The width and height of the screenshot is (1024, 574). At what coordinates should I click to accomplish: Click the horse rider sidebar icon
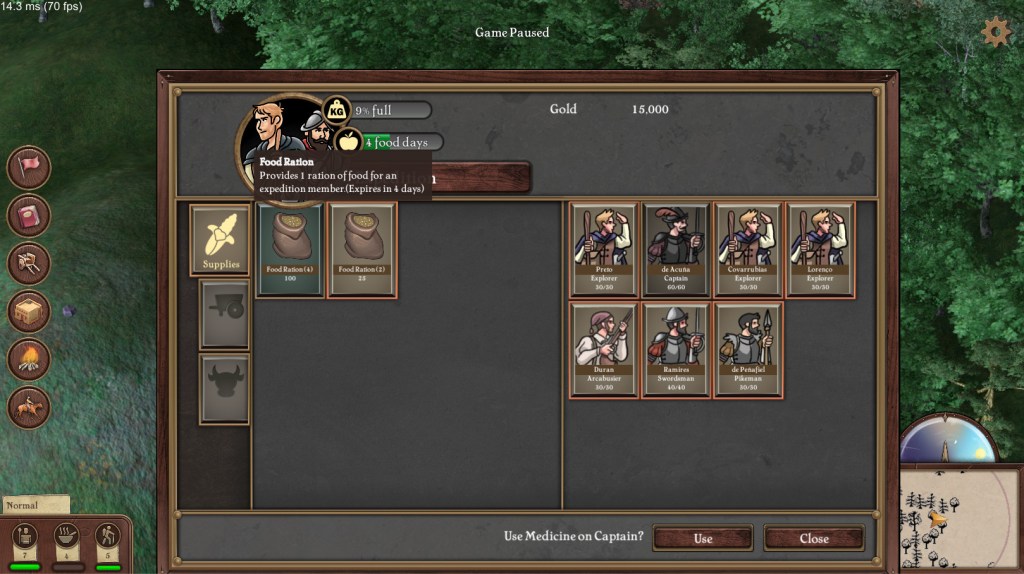[x=29, y=408]
